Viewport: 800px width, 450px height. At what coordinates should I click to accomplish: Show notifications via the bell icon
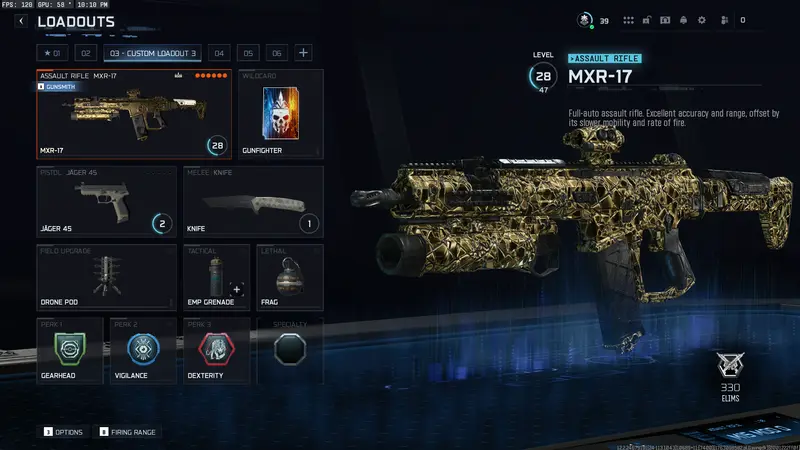683,20
